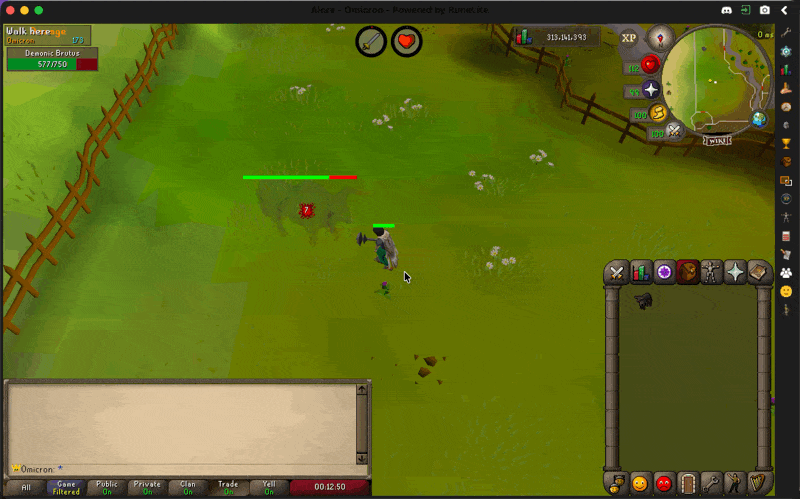
Task: Open the Music player harp tab
Action: click(760, 484)
